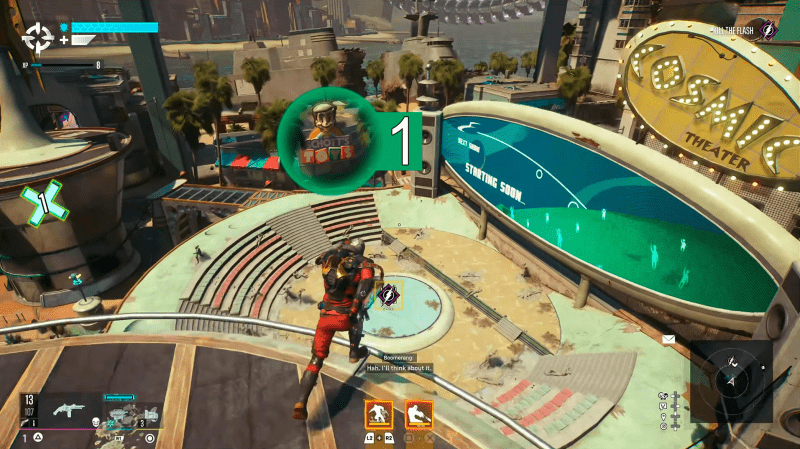
Task: Click the Deadshot crosshair character emblem
Action: 39,39
